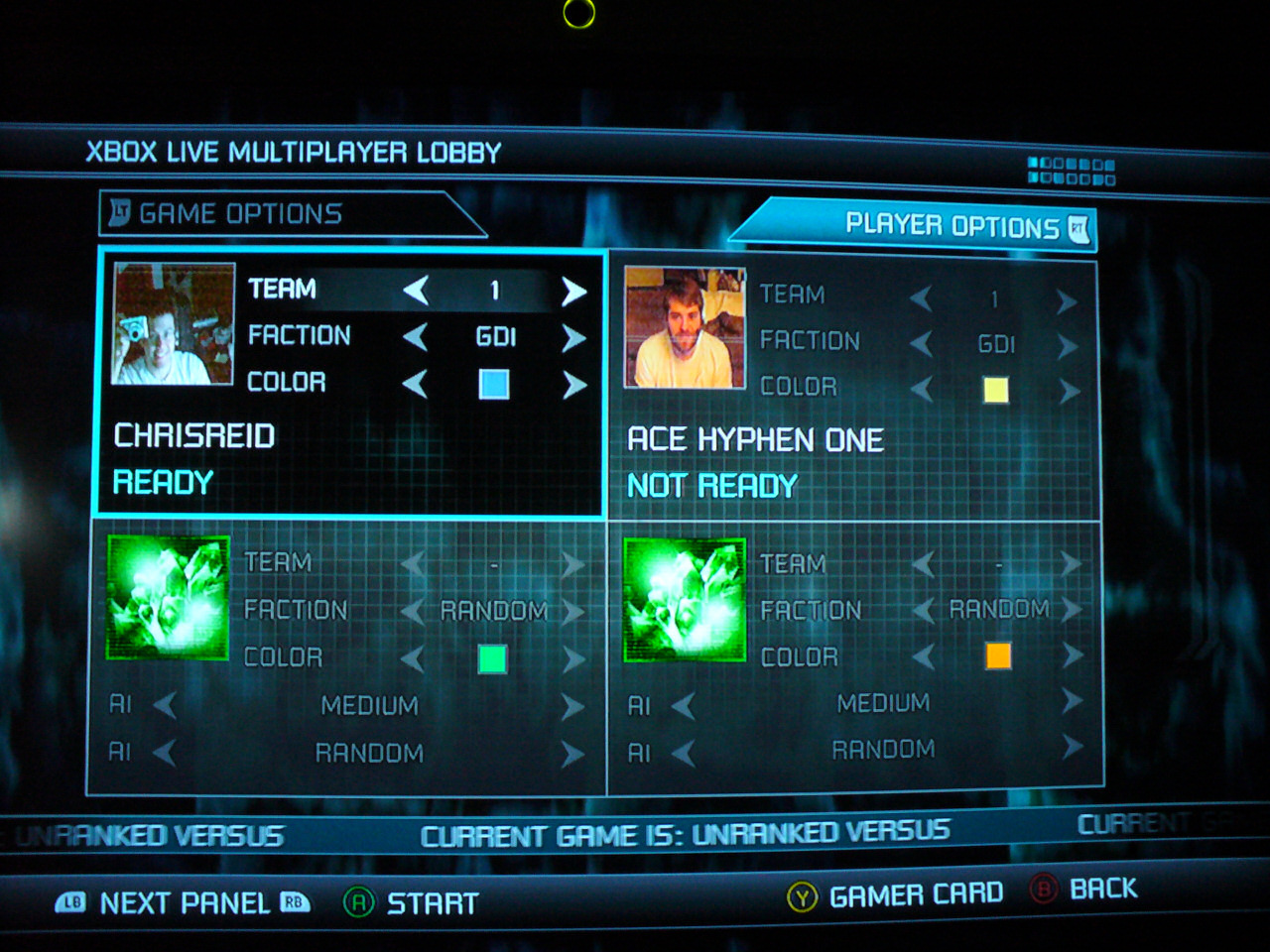Image resolution: width=1270 pixels, height=952 pixels.
Task: Cycle ChrisReid's GDI faction to the previous
Action: point(416,338)
